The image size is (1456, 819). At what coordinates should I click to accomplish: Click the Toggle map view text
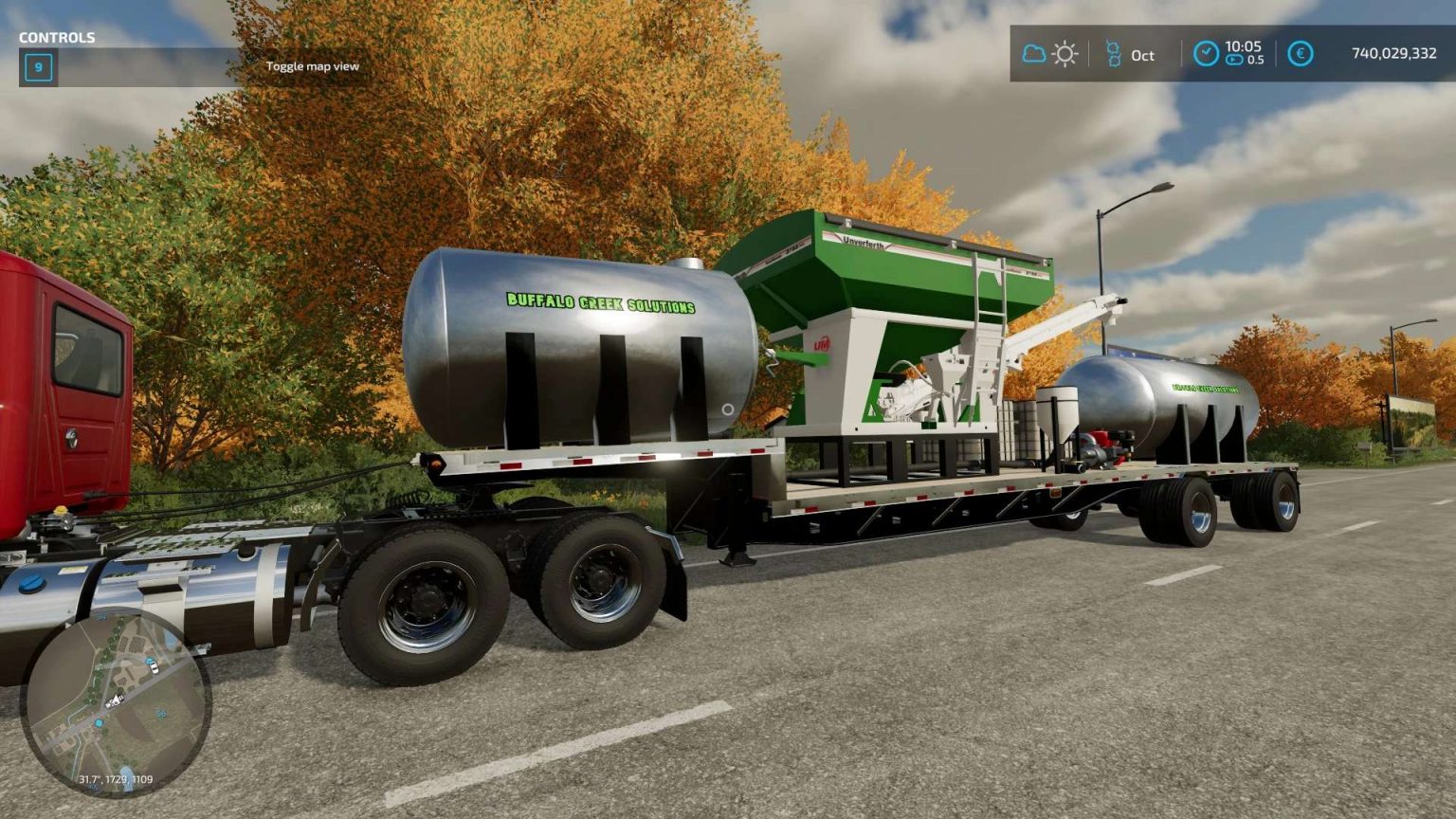(314, 67)
